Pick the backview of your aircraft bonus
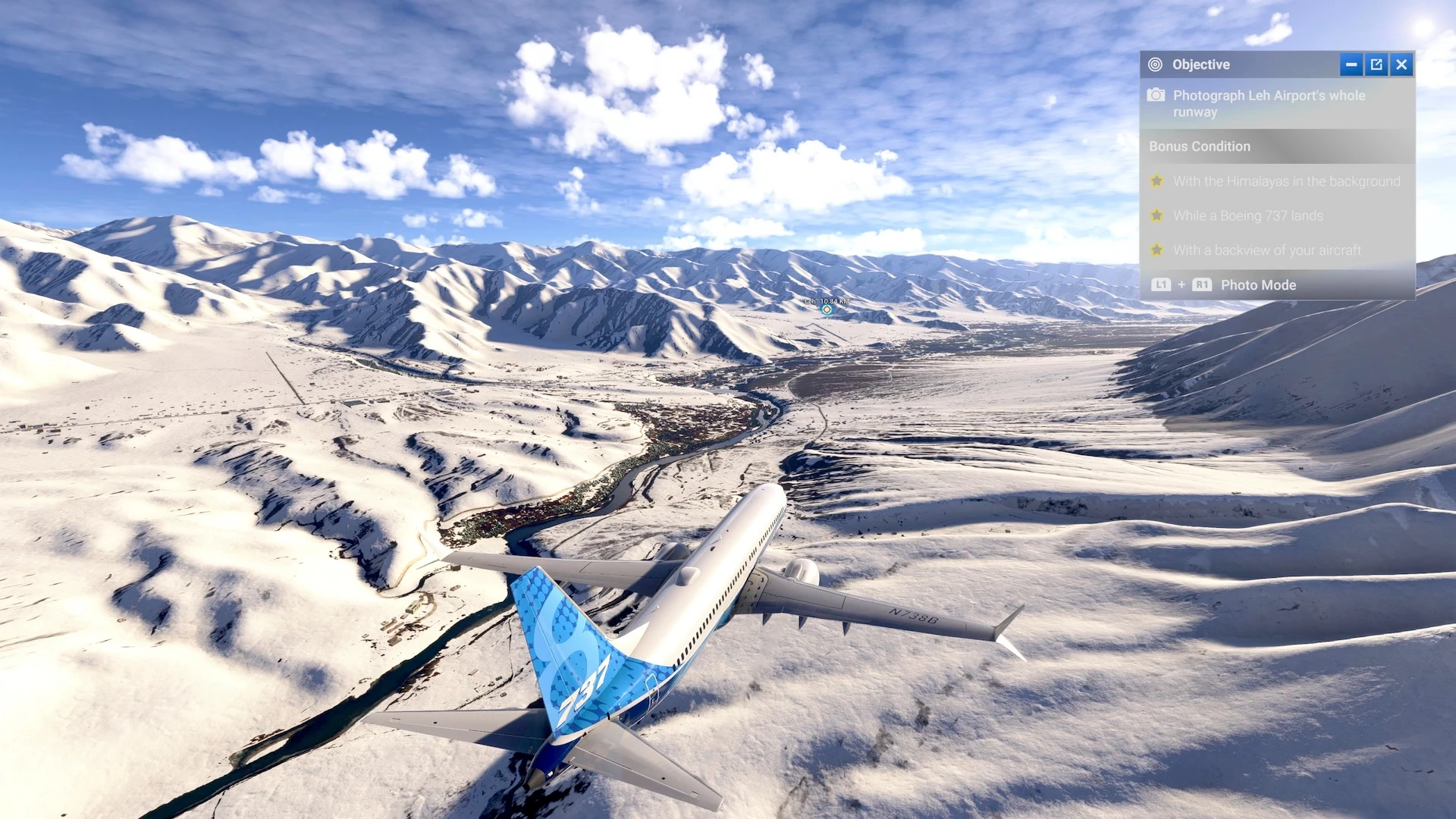This screenshot has width=1456, height=819. (1266, 250)
